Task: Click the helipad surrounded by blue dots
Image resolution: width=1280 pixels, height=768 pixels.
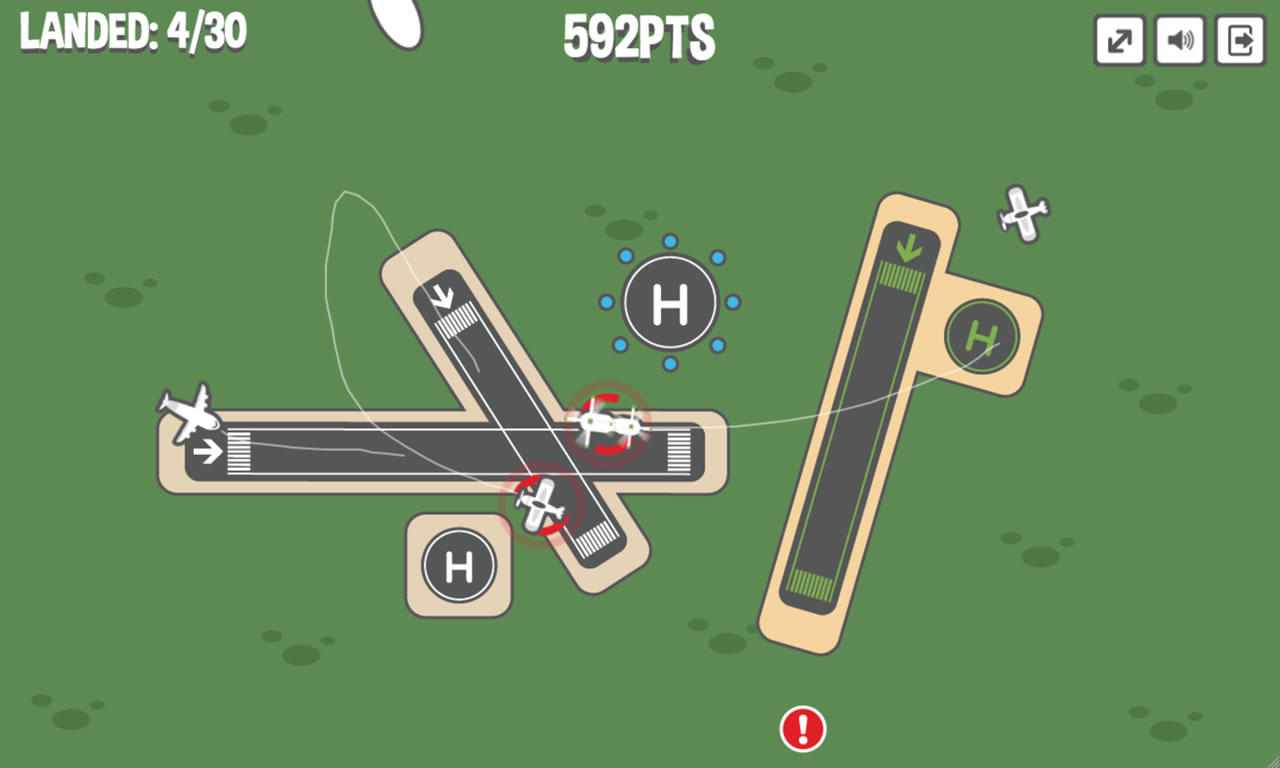Action: (x=671, y=300)
